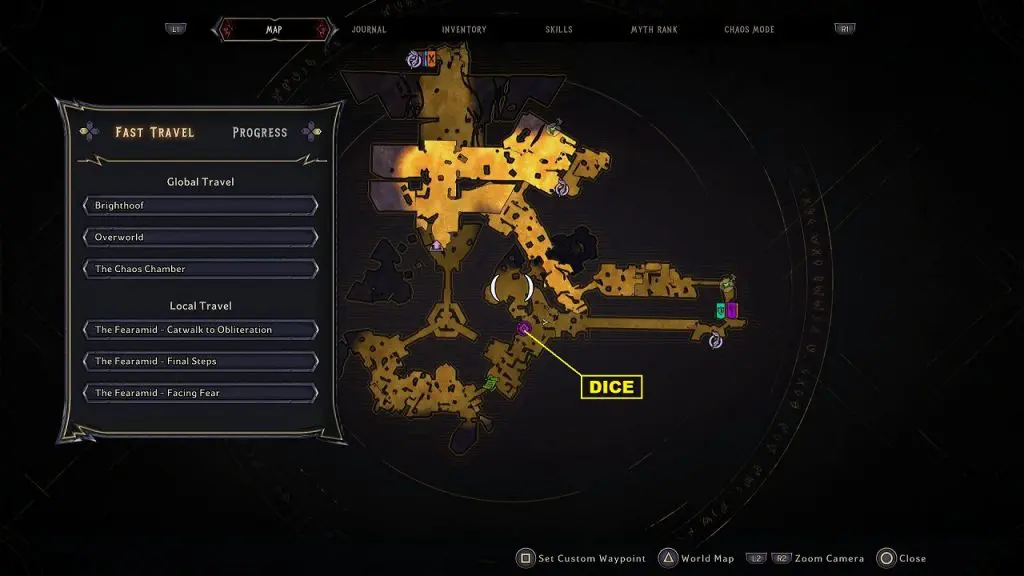Choose Overworld fast travel destination
Screen dimensions: 1024x576
[201, 238]
